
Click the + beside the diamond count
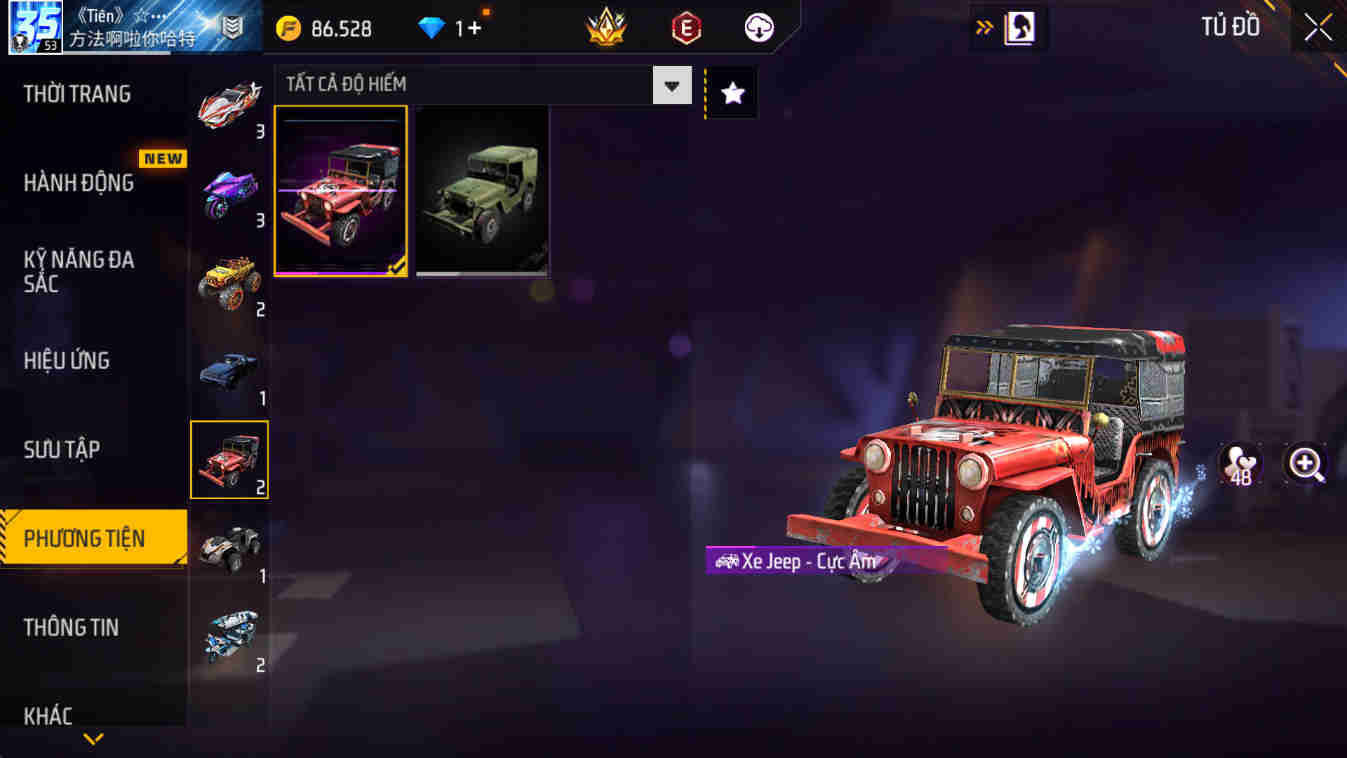point(472,28)
